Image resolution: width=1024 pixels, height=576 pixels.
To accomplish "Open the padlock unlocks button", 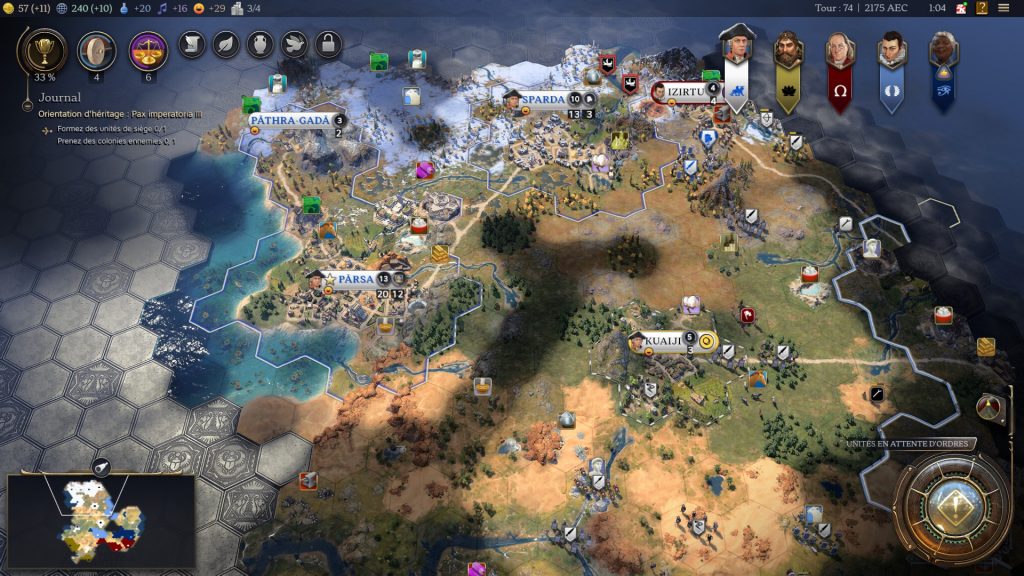I will 328,44.
